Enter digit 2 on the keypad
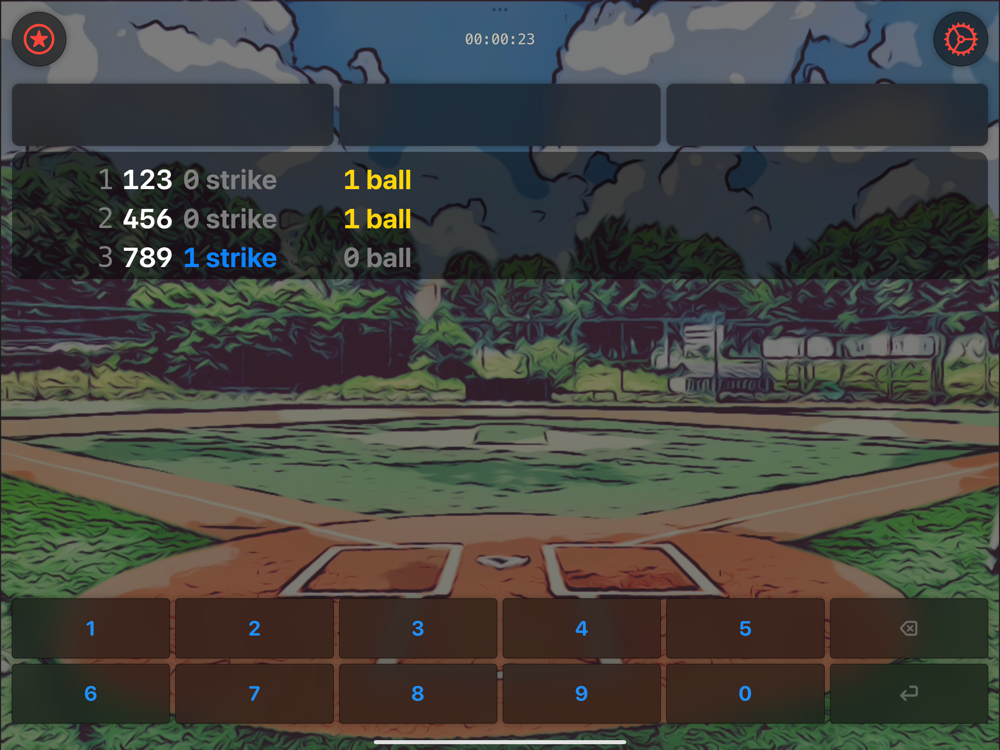The image size is (1000, 750). (x=254, y=629)
